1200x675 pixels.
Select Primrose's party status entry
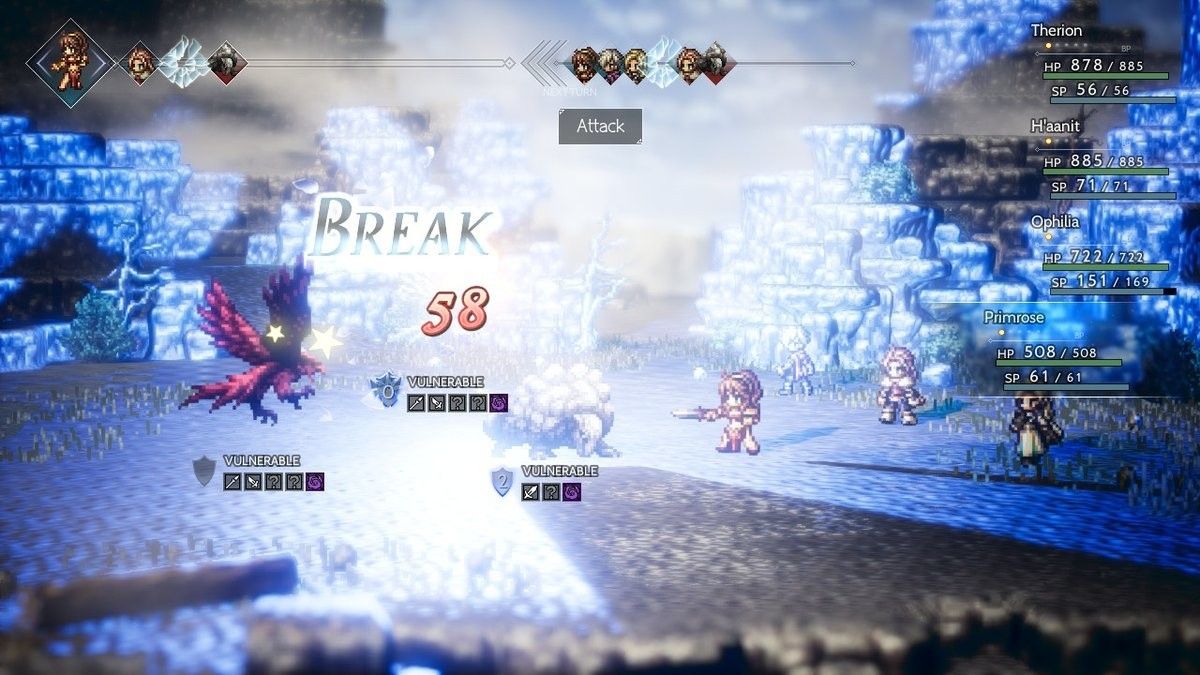[x=1014, y=317]
